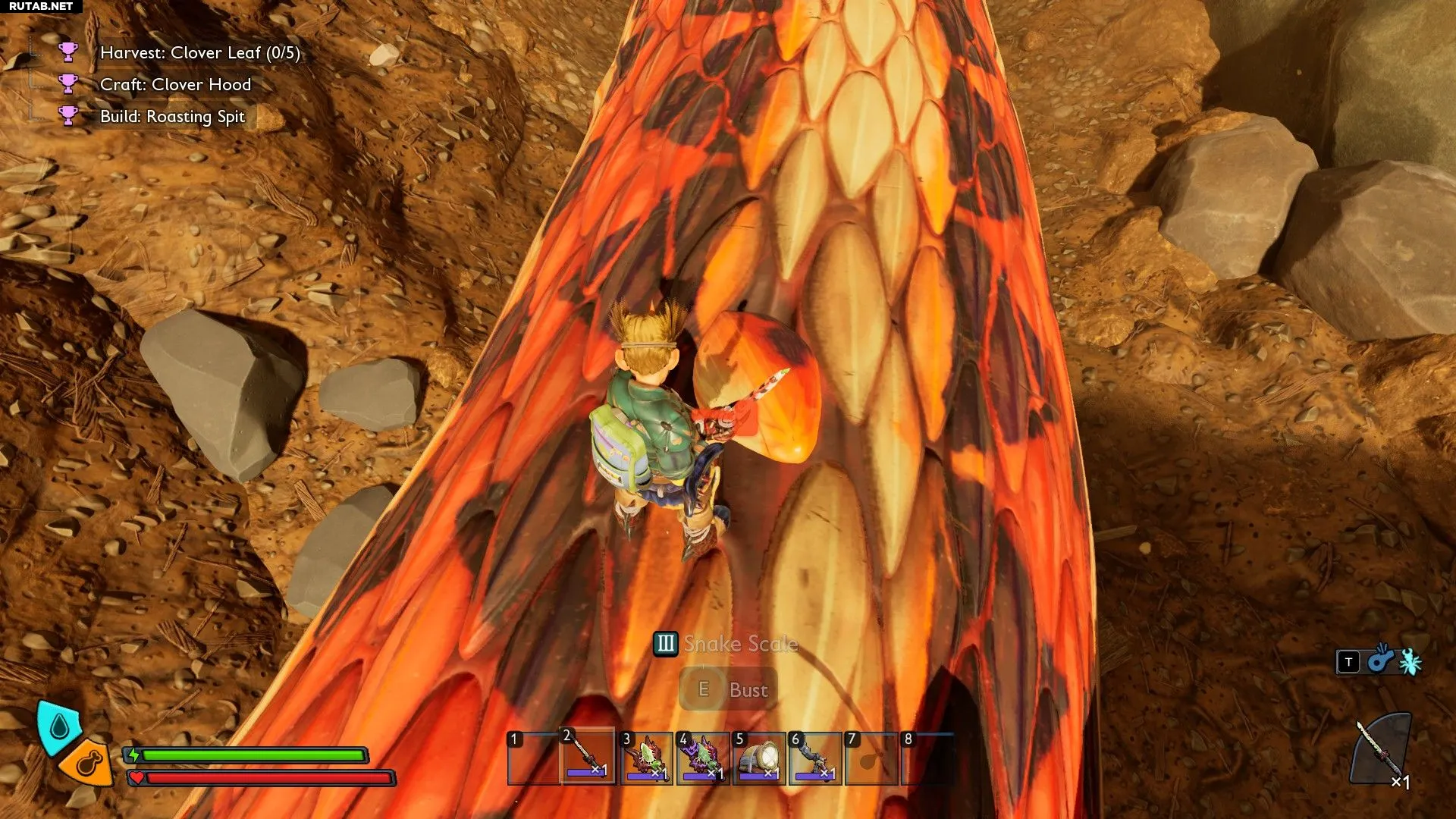Click the equipped sword panel
This screenshot has width=1456, height=819.
coord(1382,751)
